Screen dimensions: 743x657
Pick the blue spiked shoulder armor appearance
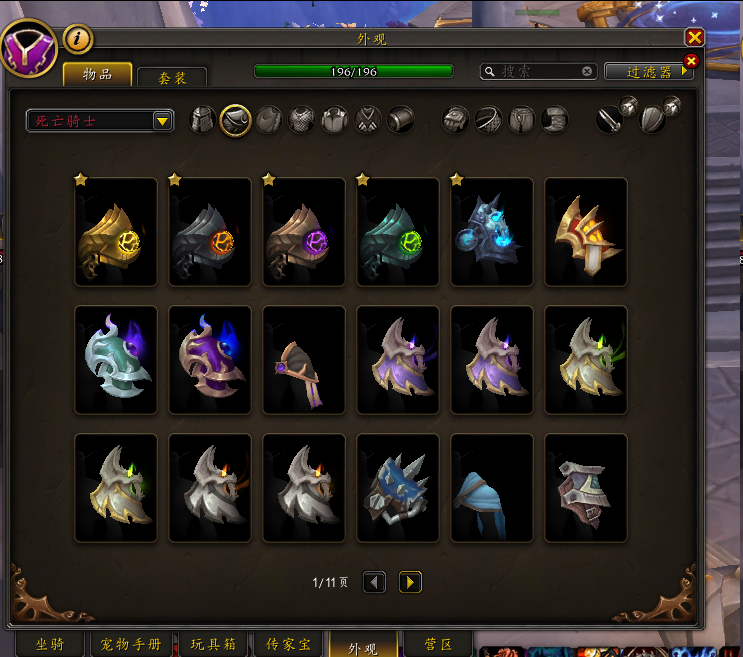398,488
